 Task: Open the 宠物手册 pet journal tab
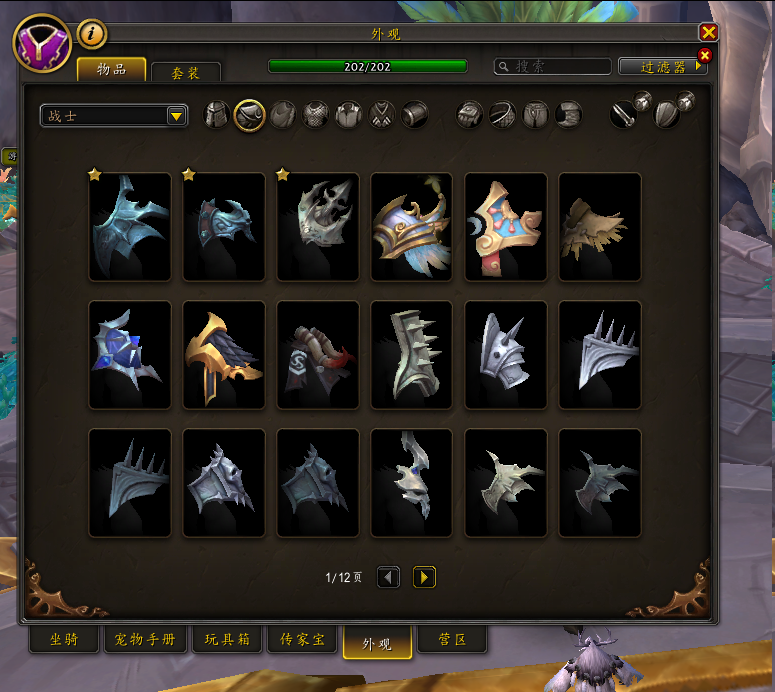tap(146, 640)
